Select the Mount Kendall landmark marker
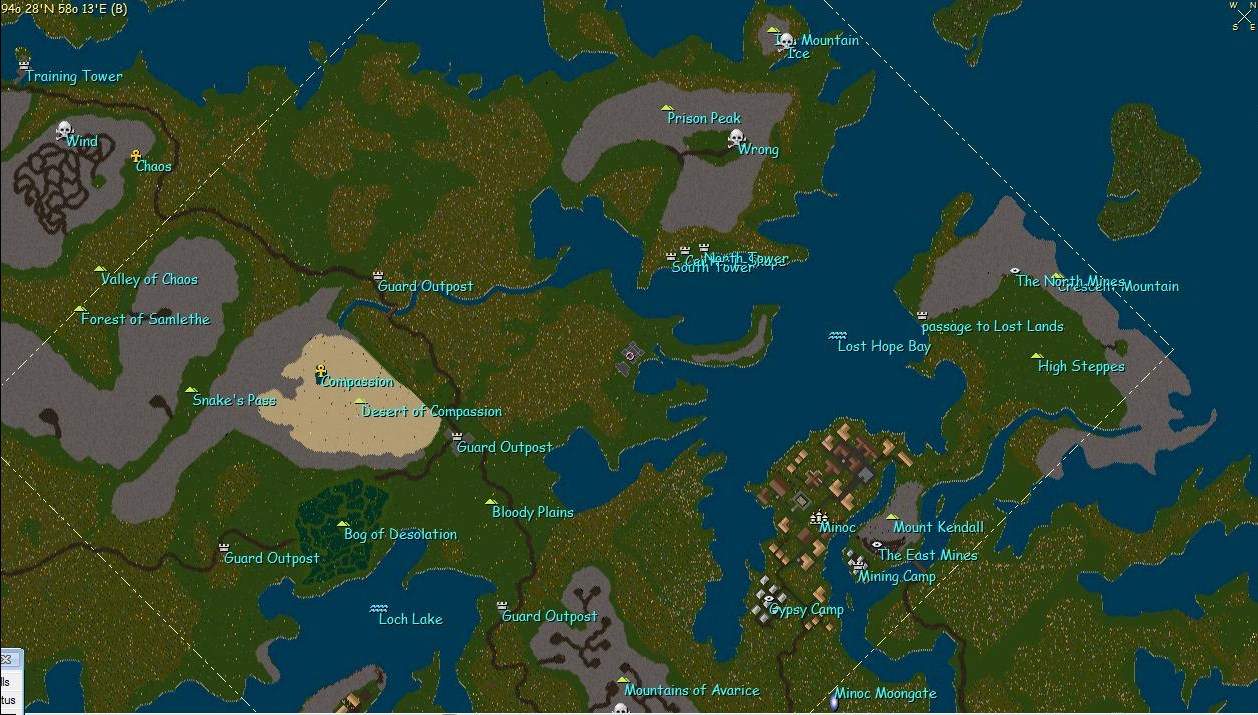The image size is (1258, 715). (x=892, y=517)
